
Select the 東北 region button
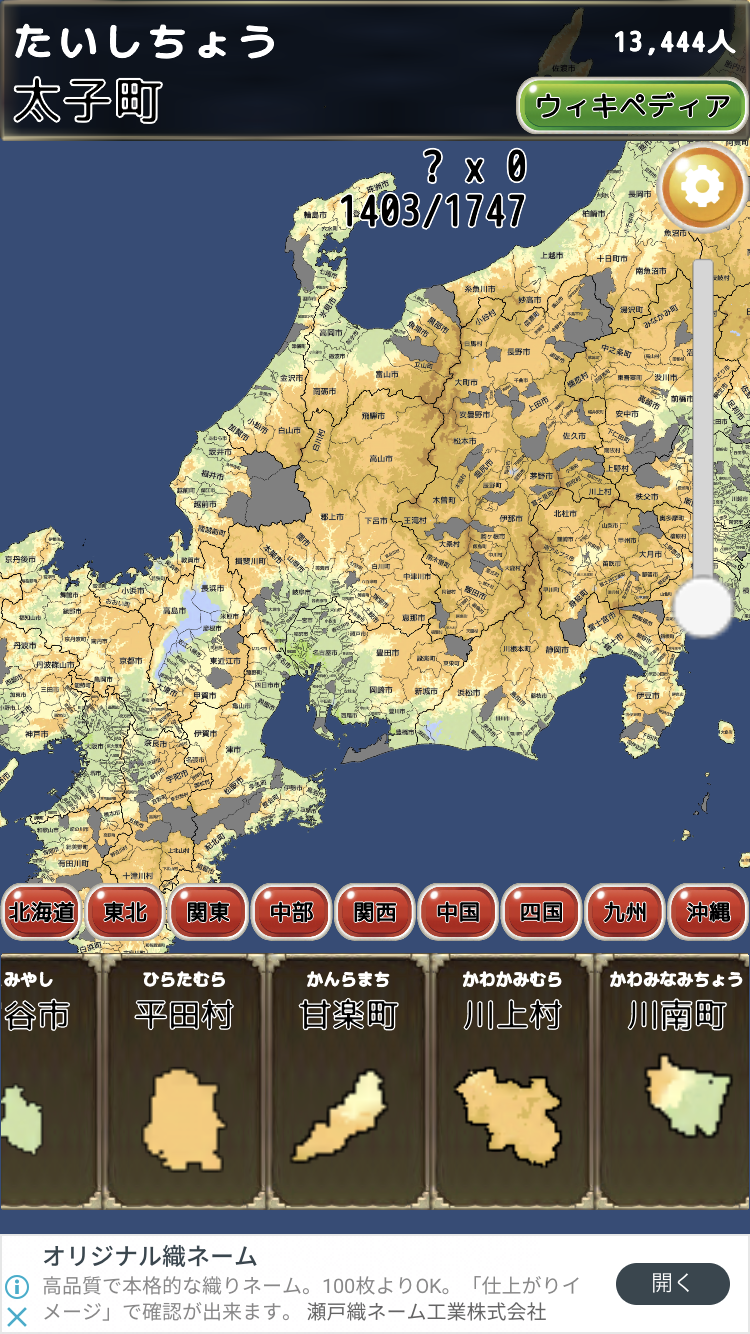pos(125,912)
